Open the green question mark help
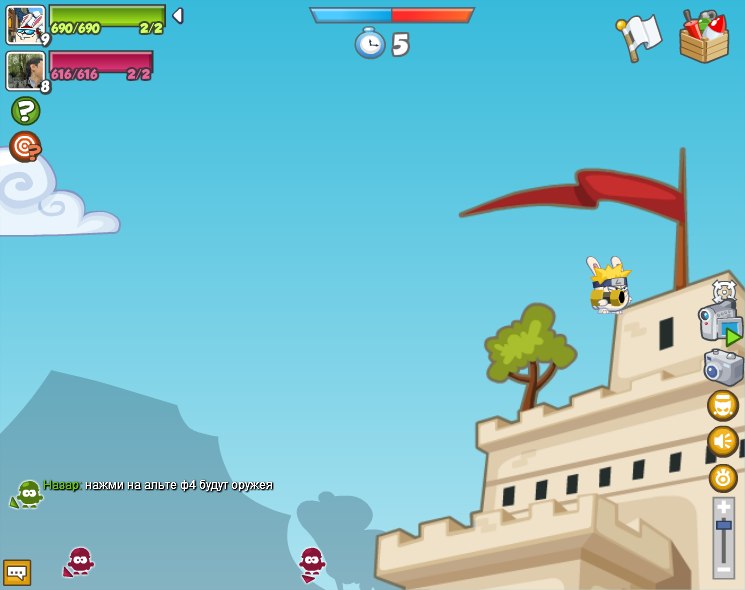The height and width of the screenshot is (590, 745). point(25,111)
